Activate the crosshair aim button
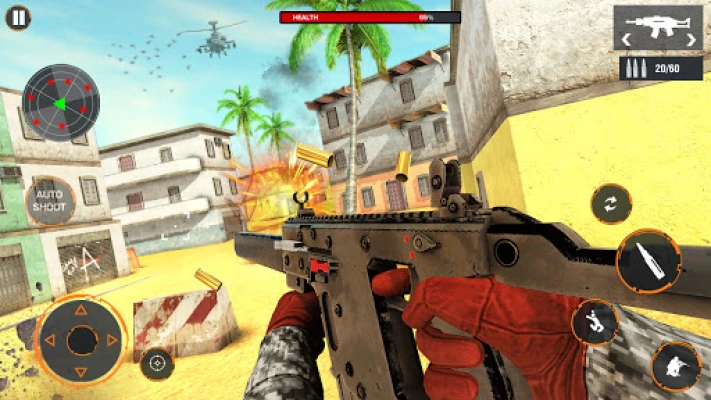This screenshot has width=711, height=400. 157,364
